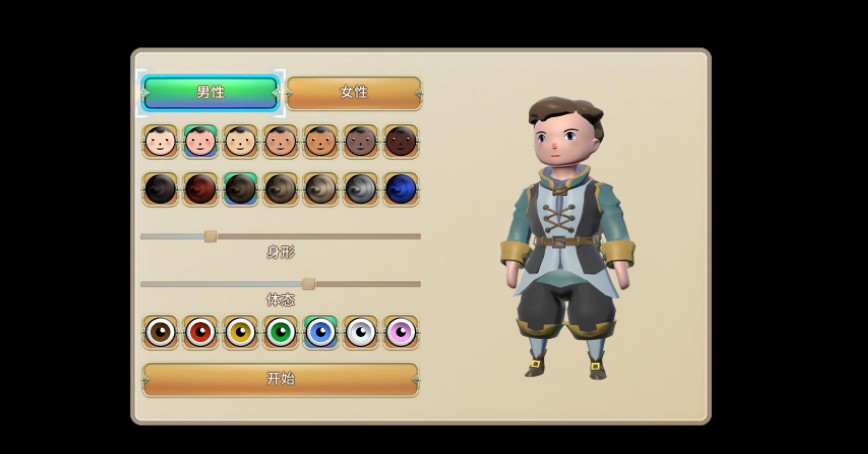This screenshot has width=868, height=454.
Task: Select the 男性 (male) gender button
Action: pos(210,93)
